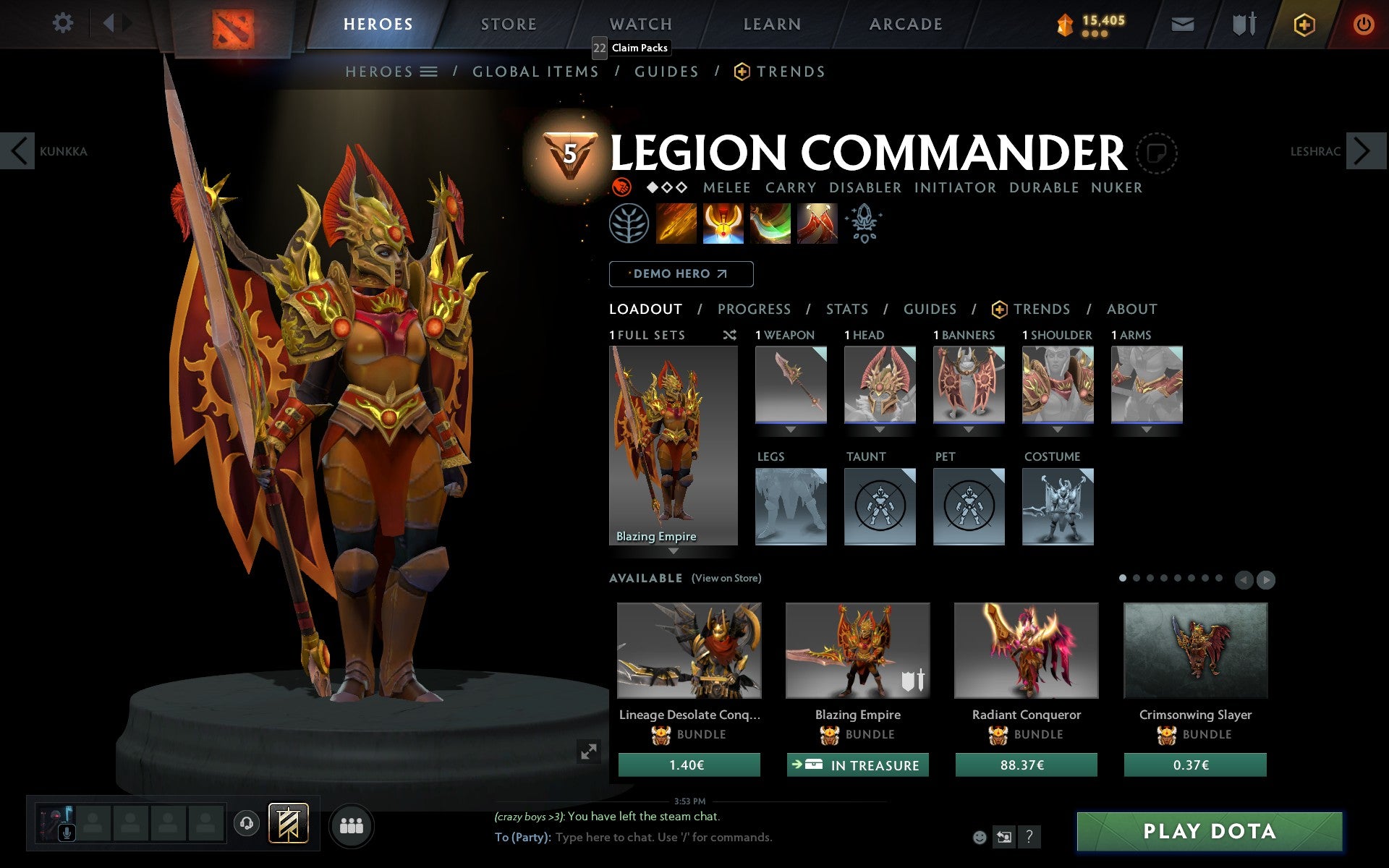Screen dimensions: 1389x868
Task: Open the party invite friends icon
Action: (352, 825)
